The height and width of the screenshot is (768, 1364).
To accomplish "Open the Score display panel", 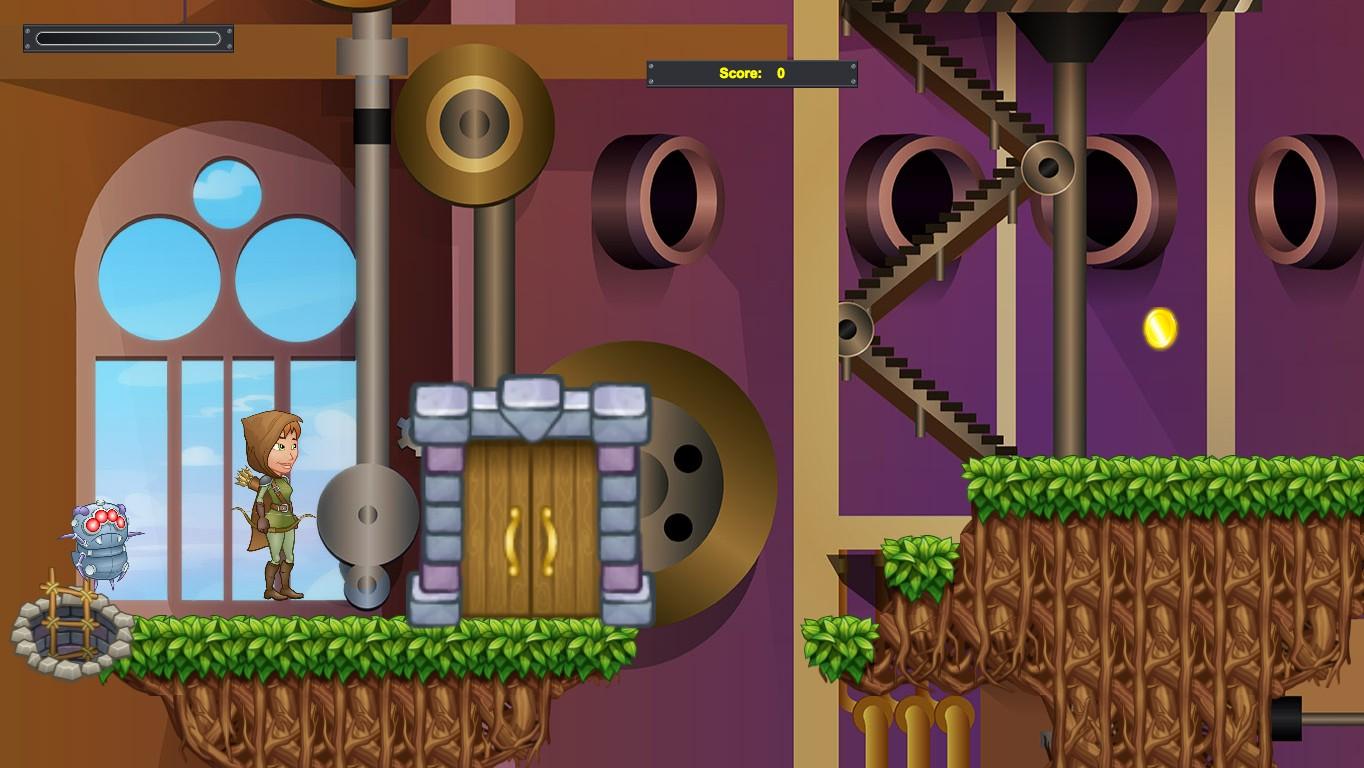I will (x=751, y=73).
